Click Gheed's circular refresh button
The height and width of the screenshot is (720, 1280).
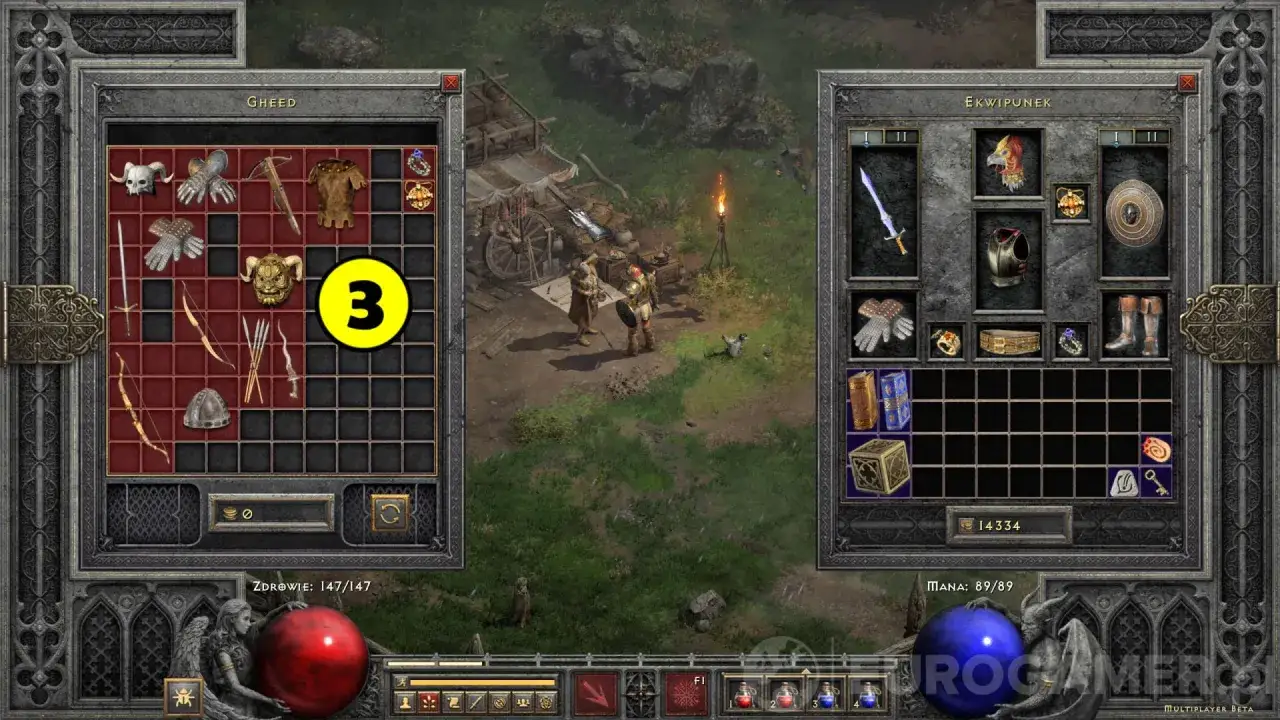pos(390,512)
